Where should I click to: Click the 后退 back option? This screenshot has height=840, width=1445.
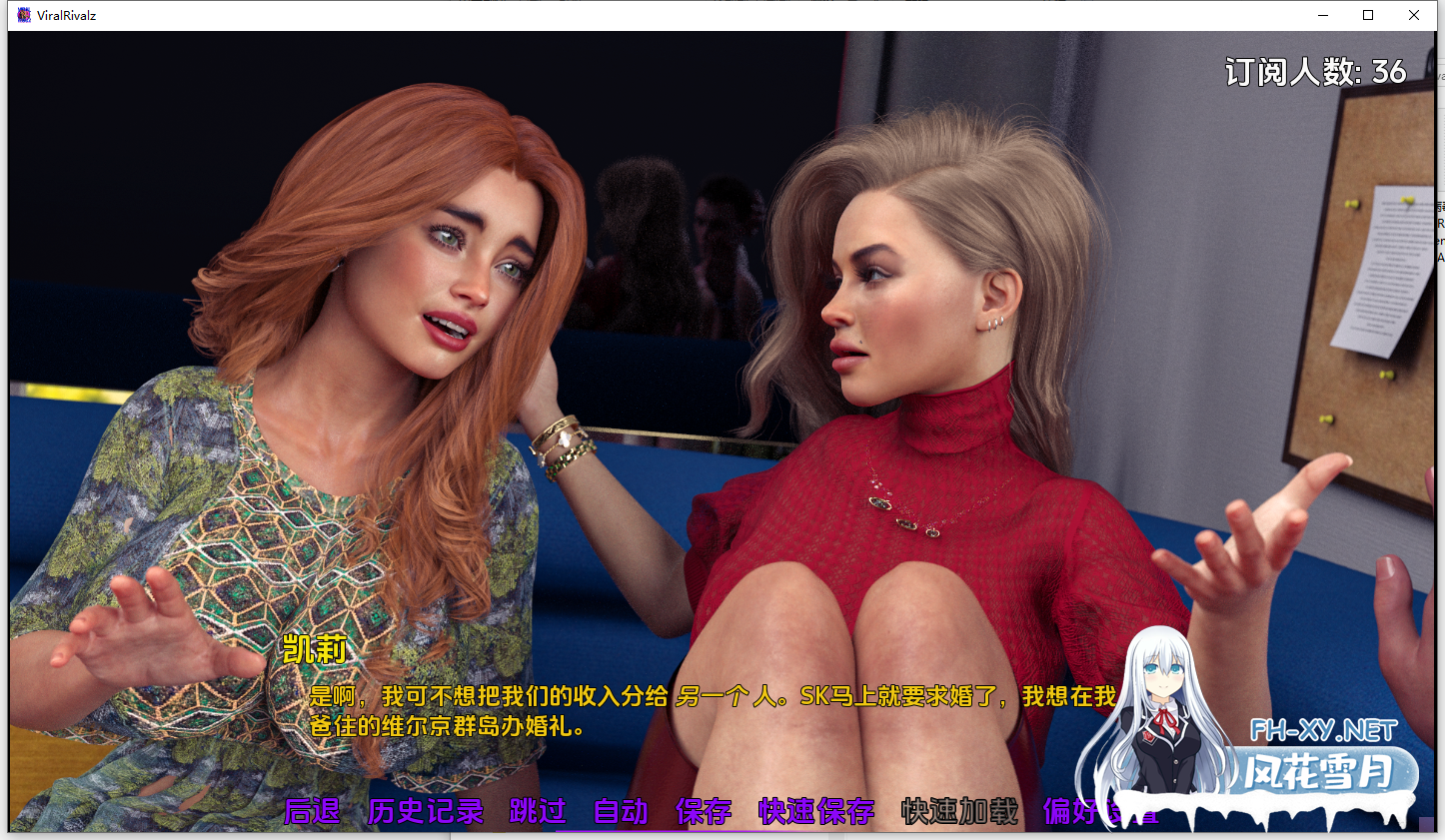coord(310,812)
